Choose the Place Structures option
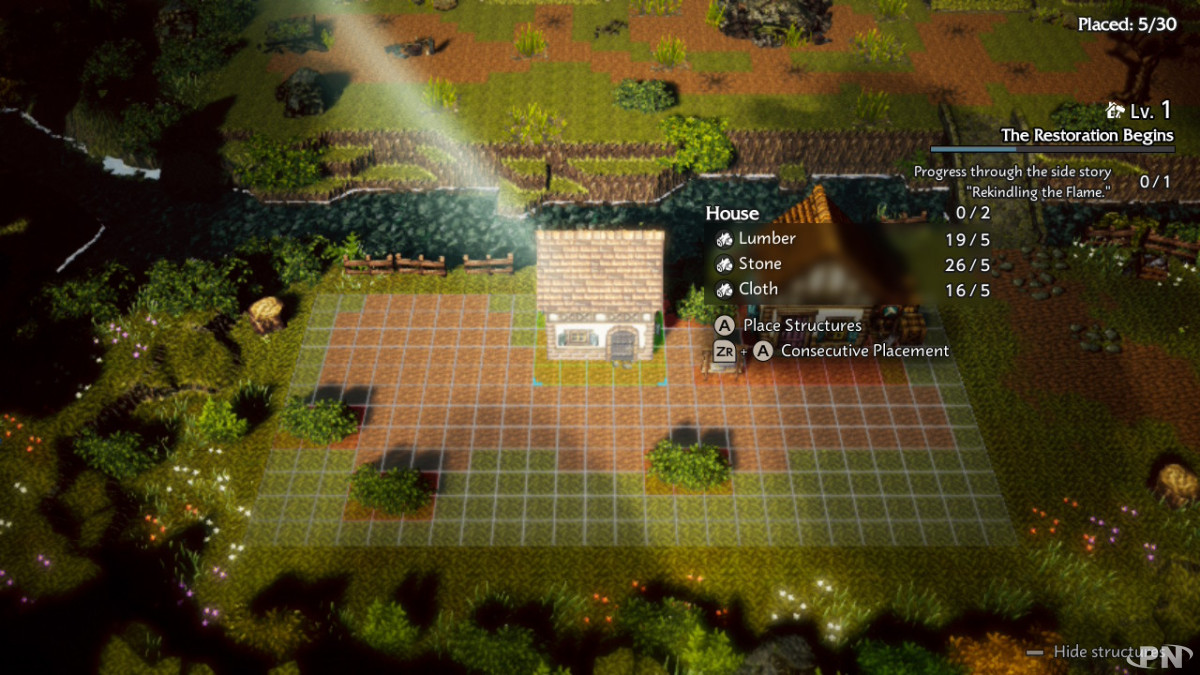 pos(801,325)
